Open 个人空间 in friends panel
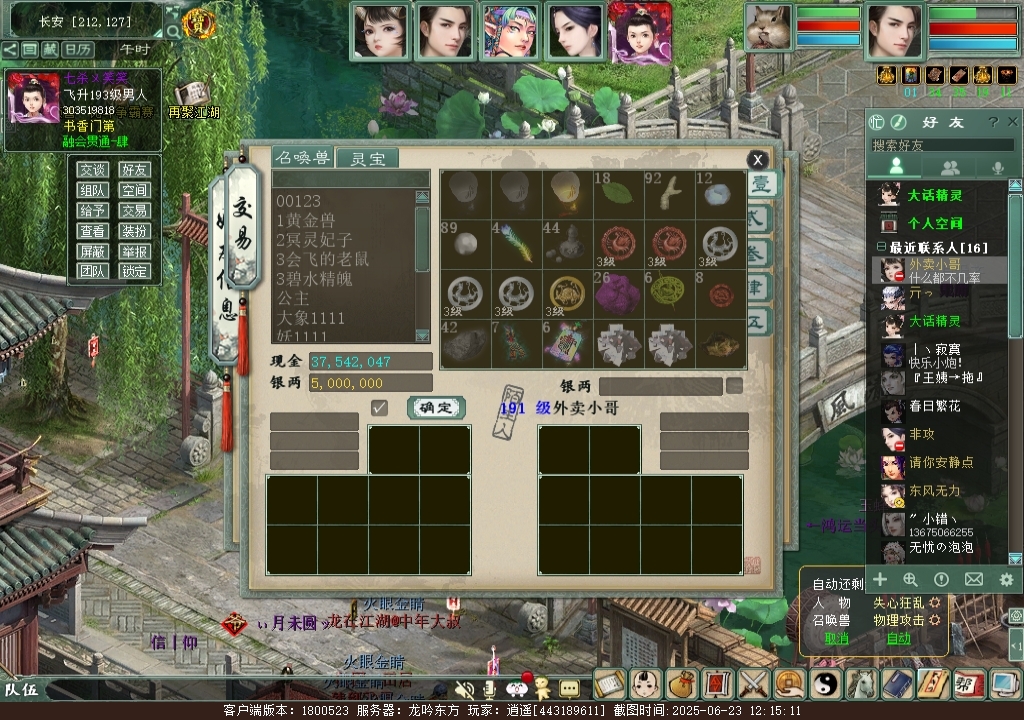Viewport: 1024px width, 720px height. tap(934, 223)
